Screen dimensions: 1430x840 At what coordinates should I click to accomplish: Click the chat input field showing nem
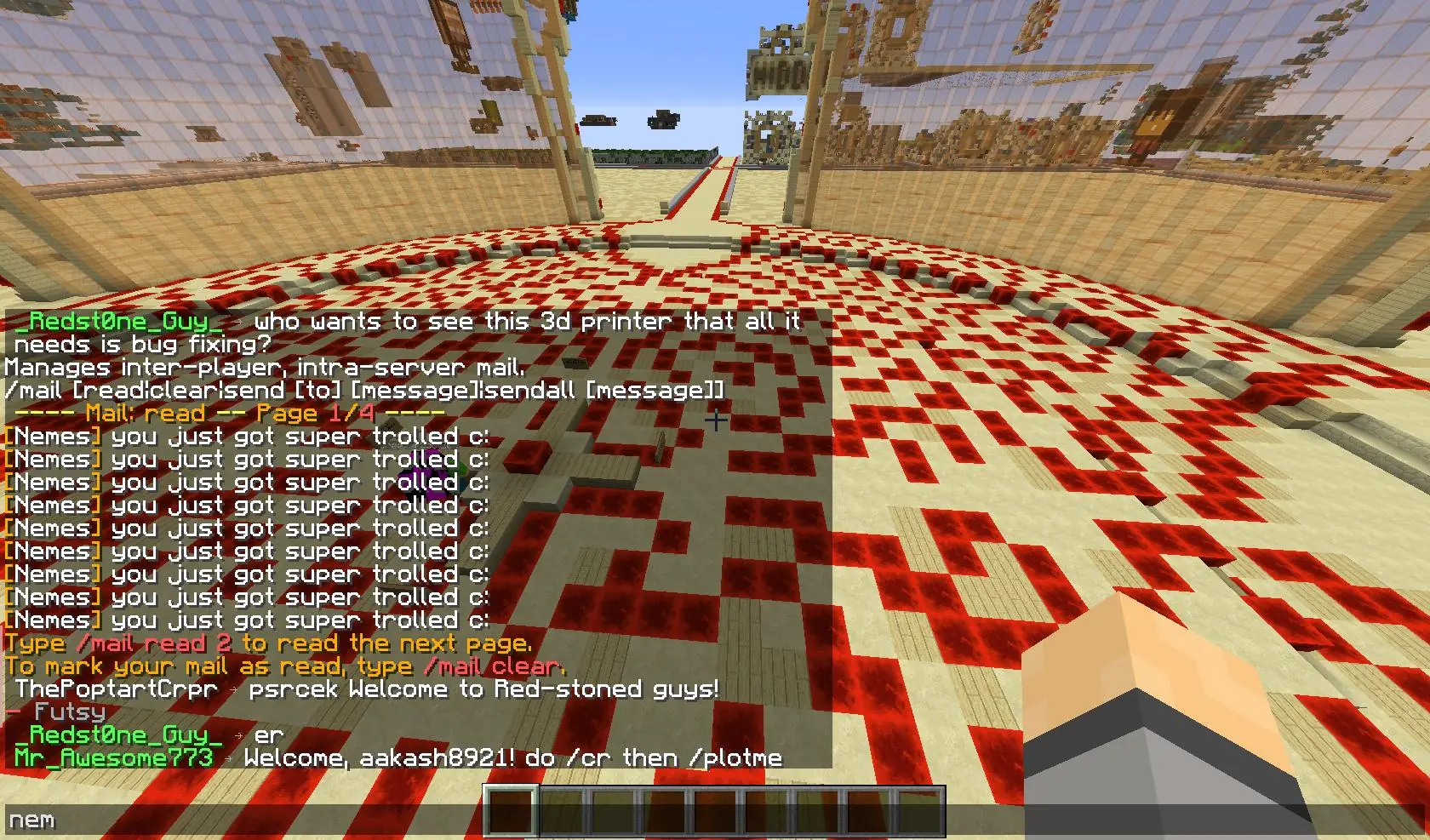(34, 820)
